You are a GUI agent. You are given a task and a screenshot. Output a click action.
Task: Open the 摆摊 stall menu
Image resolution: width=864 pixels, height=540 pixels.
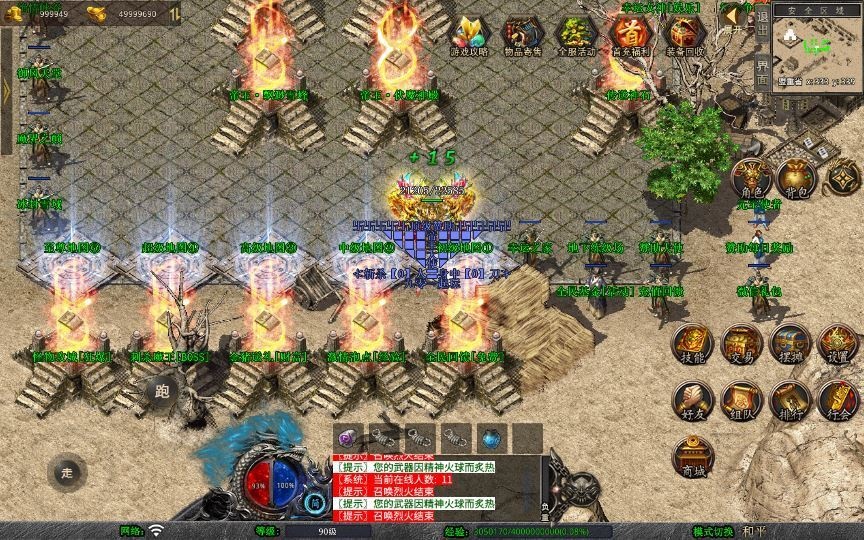click(x=790, y=345)
